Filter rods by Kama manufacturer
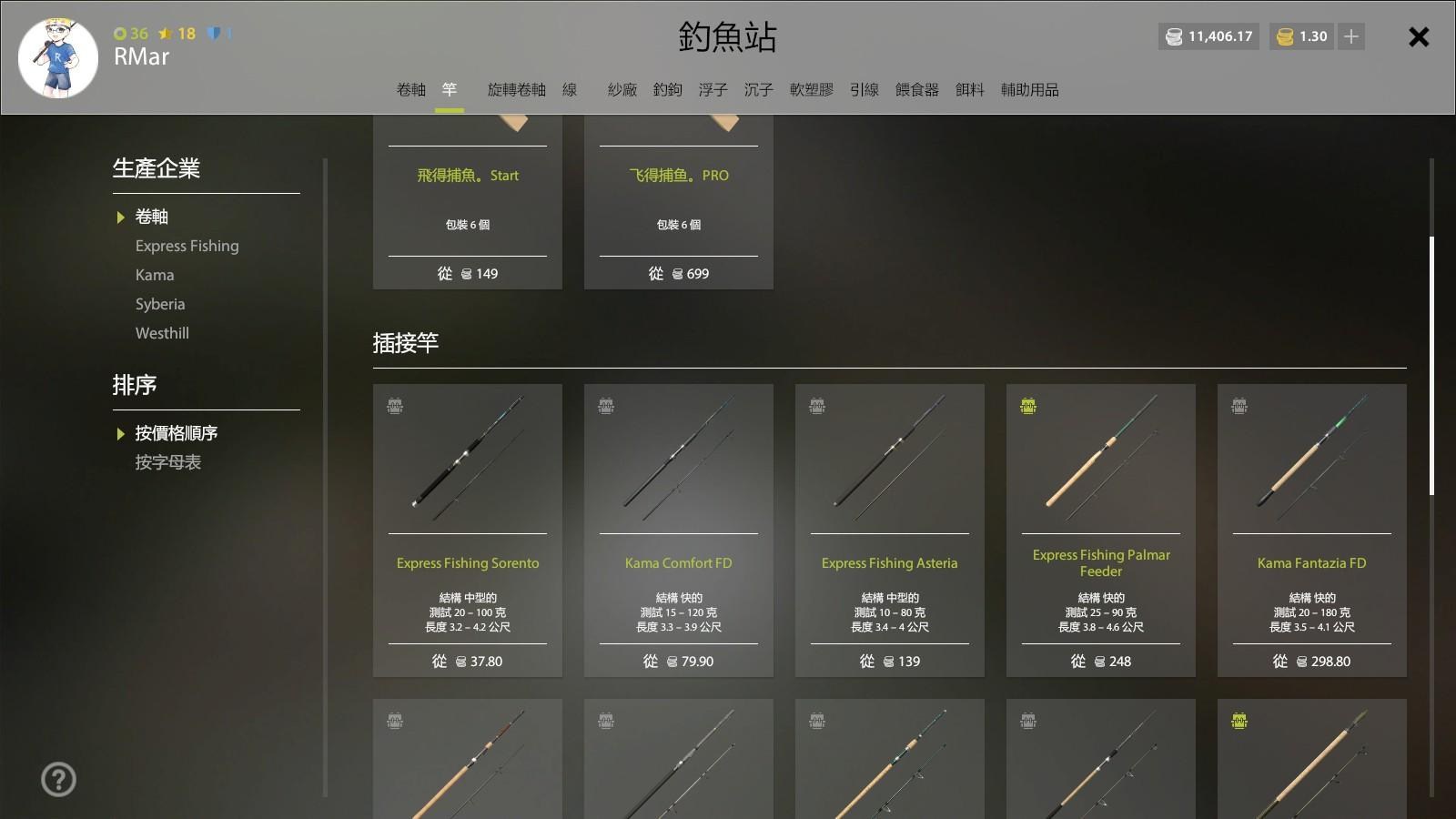1456x819 pixels. coord(155,275)
